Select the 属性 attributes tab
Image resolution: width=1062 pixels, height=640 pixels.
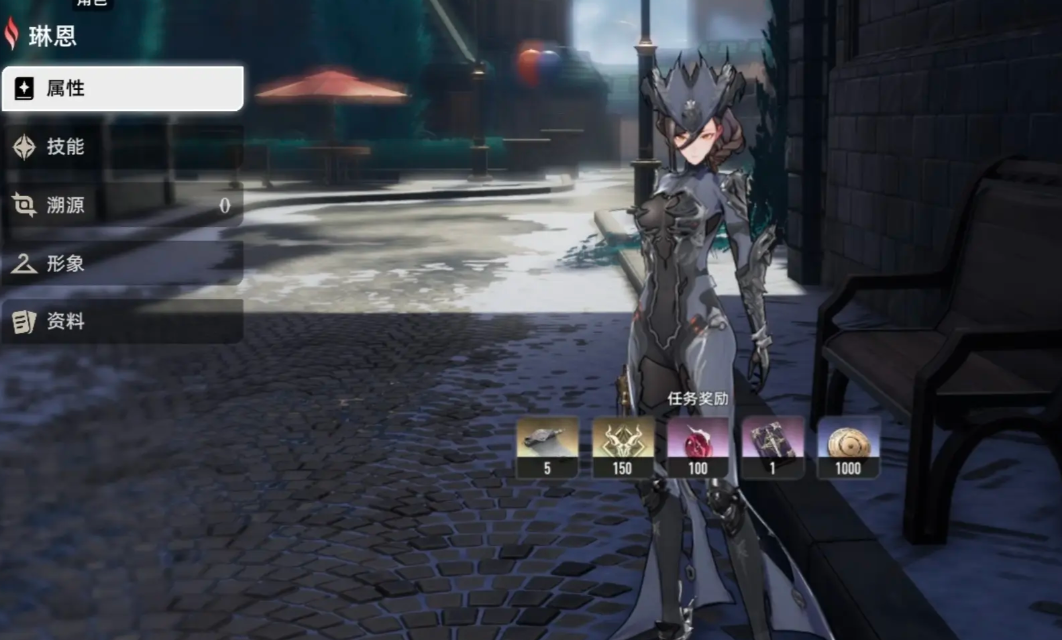pos(122,89)
